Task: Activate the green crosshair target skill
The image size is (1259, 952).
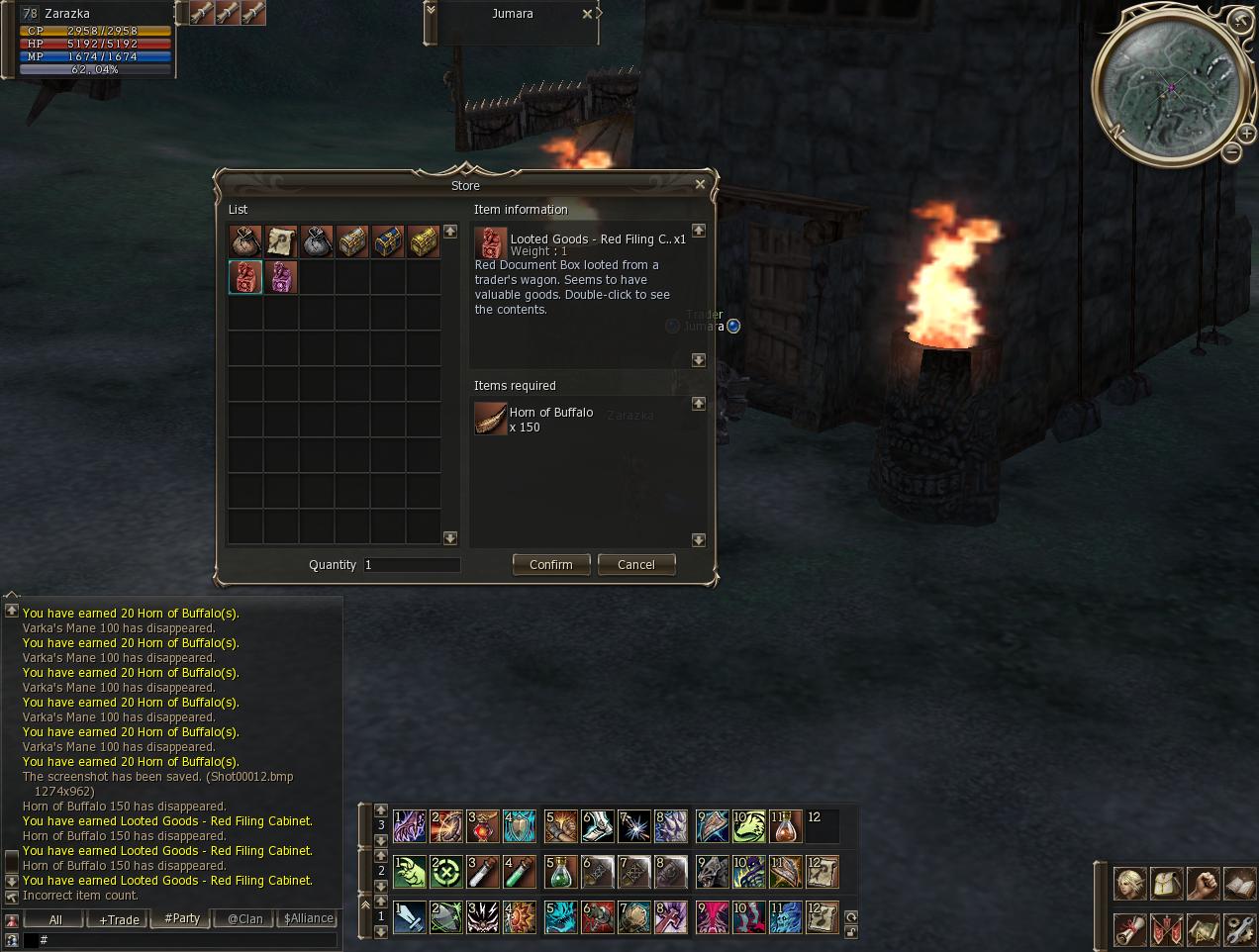Action: (445, 872)
